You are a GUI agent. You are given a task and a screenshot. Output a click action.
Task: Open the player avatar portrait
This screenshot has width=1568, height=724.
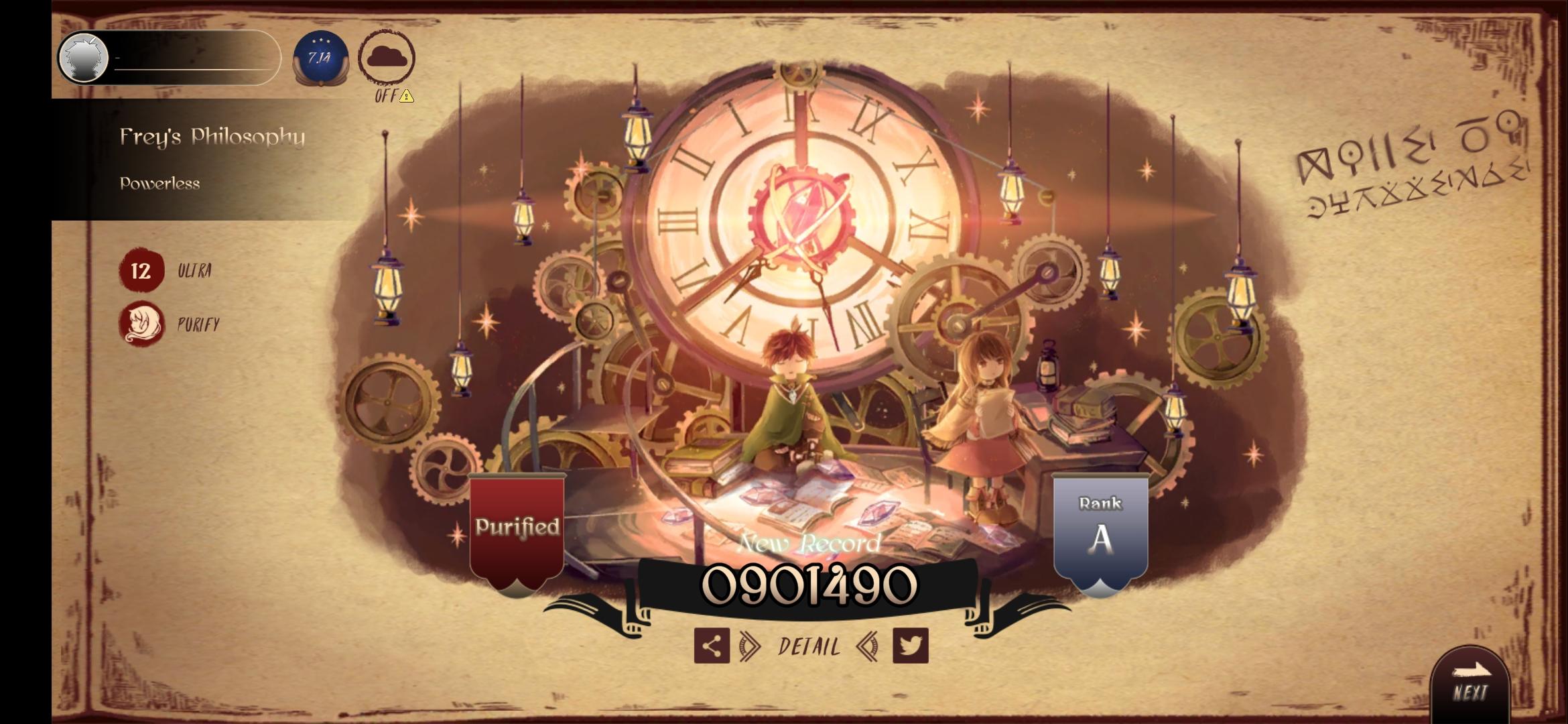pyautogui.click(x=83, y=58)
